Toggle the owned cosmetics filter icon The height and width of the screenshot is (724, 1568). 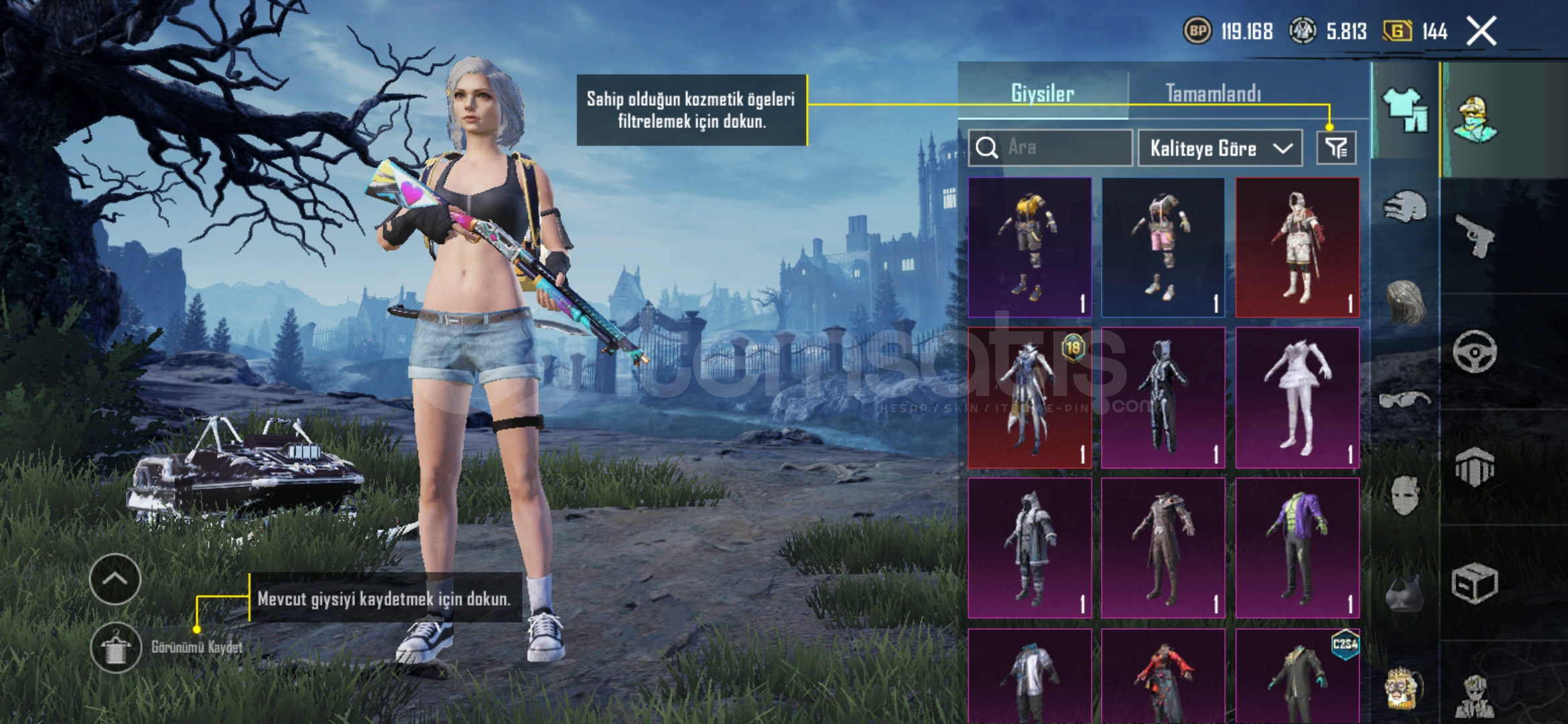[x=1336, y=147]
